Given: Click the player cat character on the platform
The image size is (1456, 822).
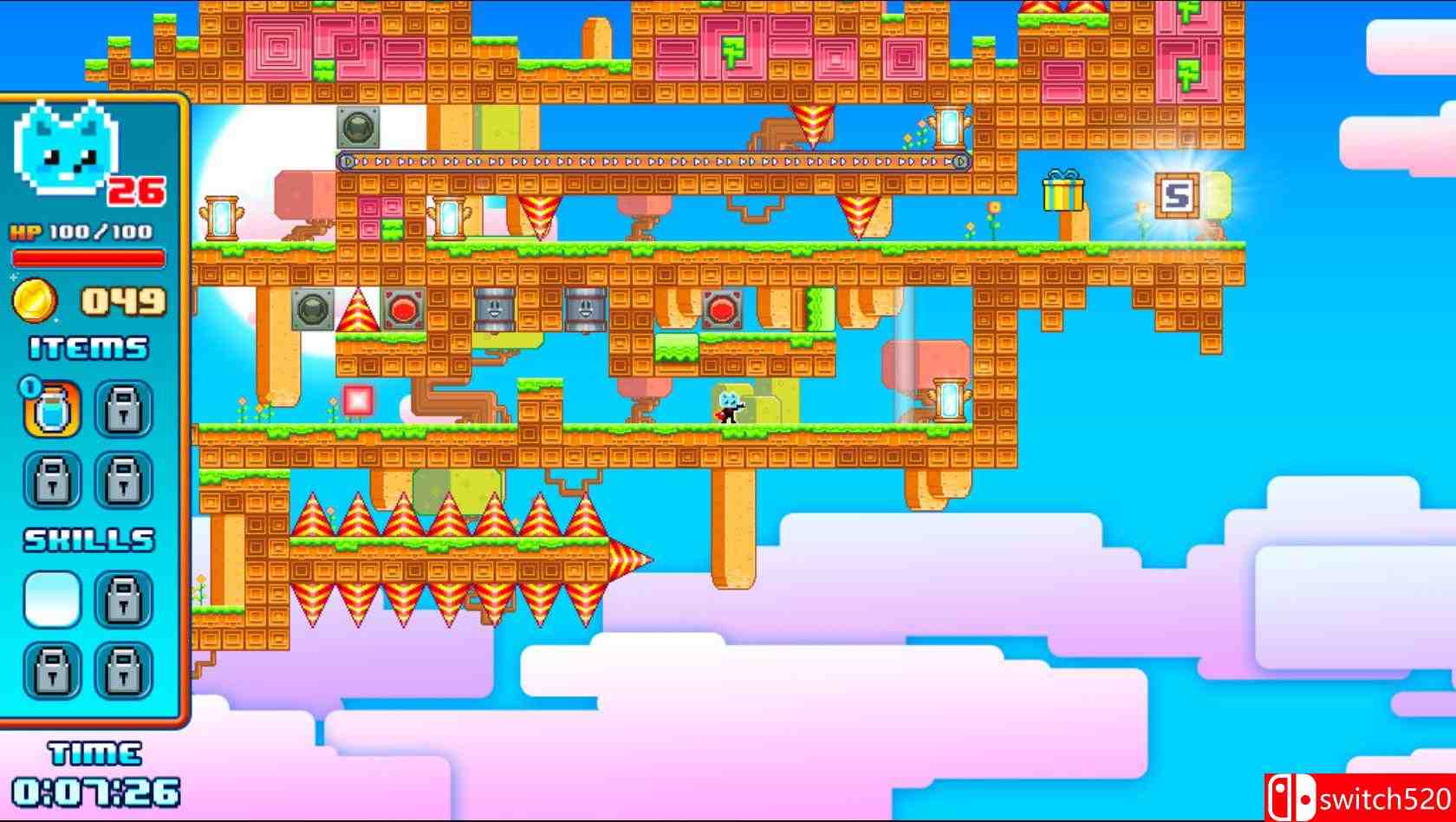Looking at the screenshot, I should [x=728, y=408].
